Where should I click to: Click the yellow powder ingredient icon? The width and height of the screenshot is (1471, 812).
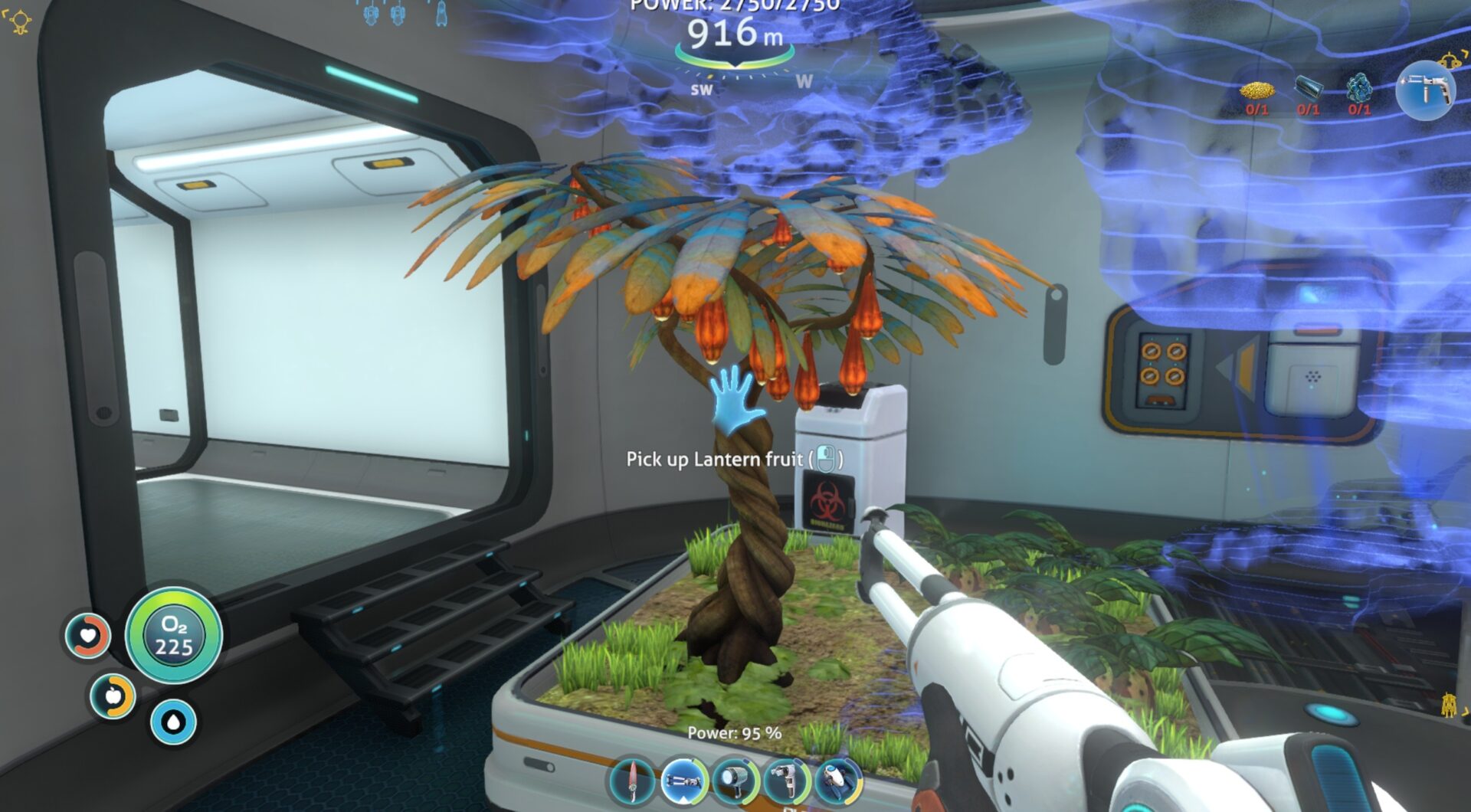pyautogui.click(x=1257, y=91)
